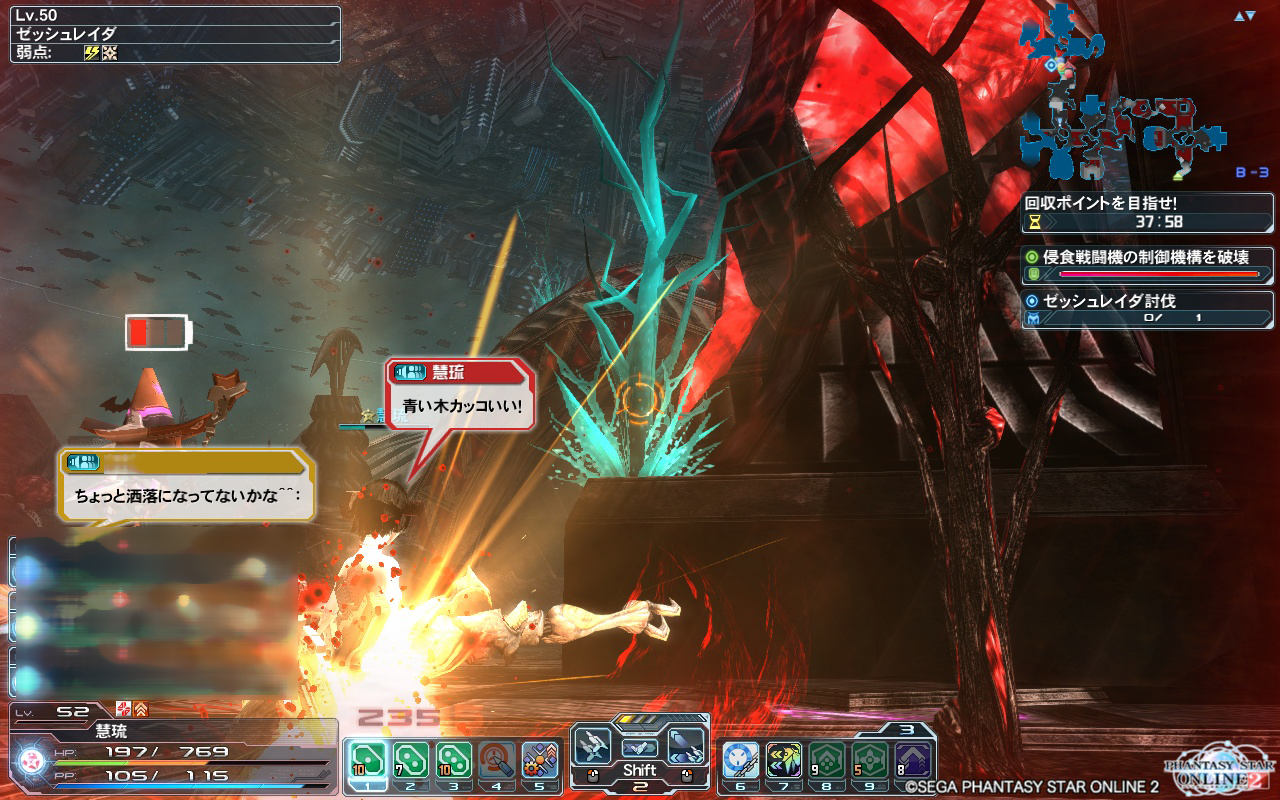Select the ゼッシュレイダ討伐 objective
The image size is (1280, 800).
[1148, 308]
